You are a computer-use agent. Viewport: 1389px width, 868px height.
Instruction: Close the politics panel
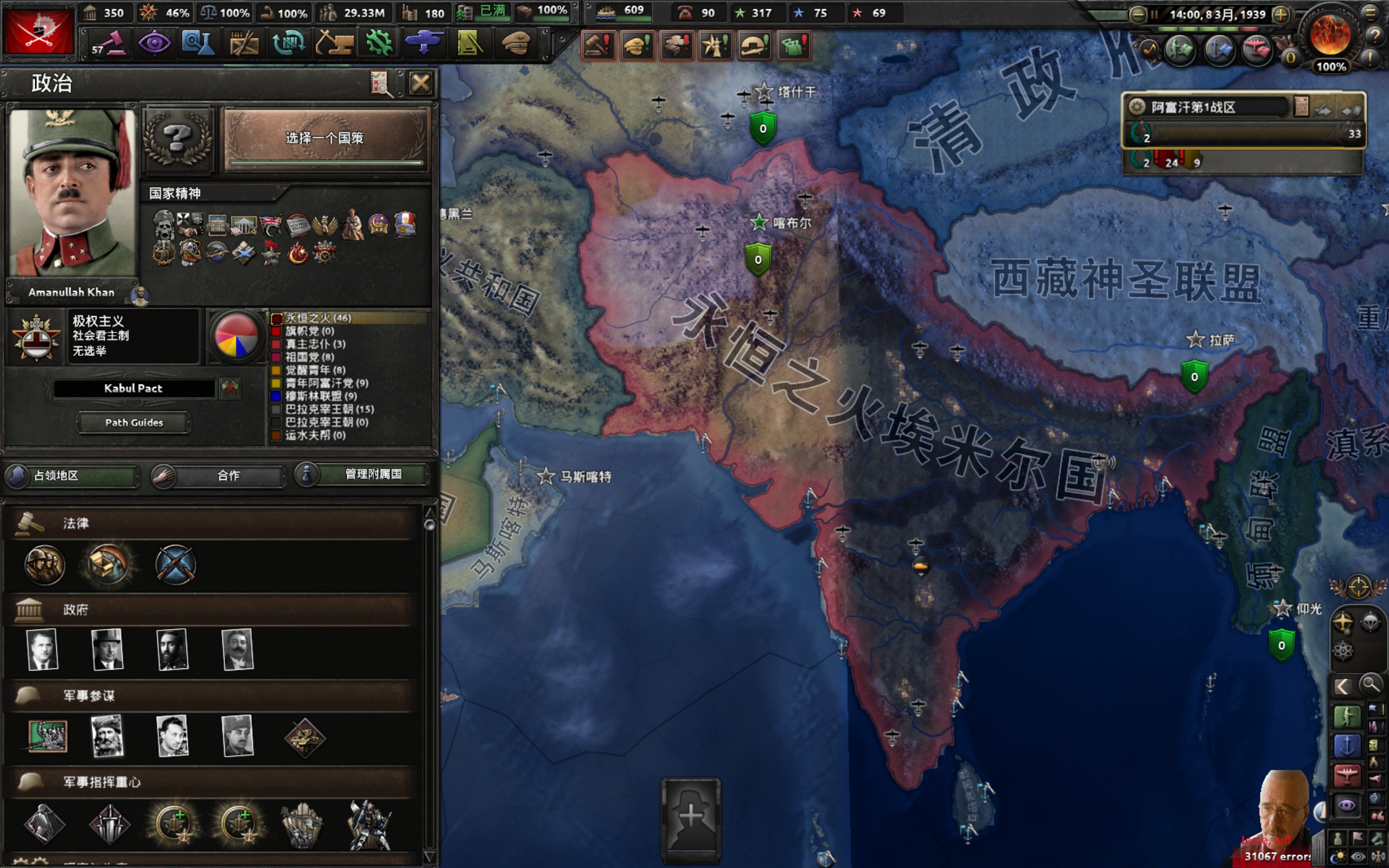tap(420, 84)
